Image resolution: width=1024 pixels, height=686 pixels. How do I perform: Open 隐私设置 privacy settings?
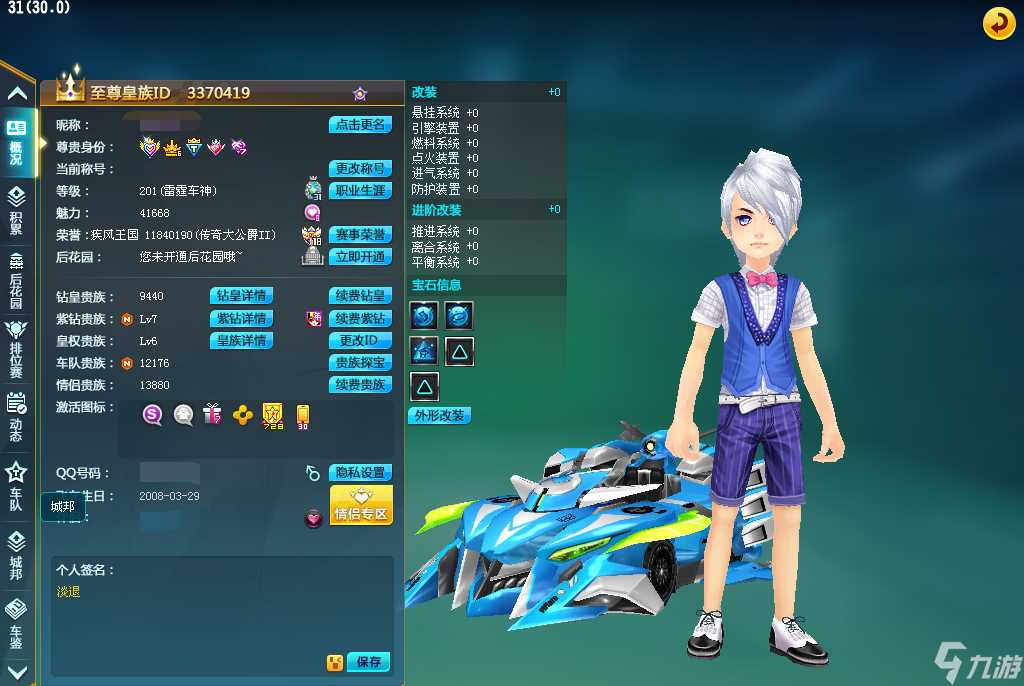(360, 473)
